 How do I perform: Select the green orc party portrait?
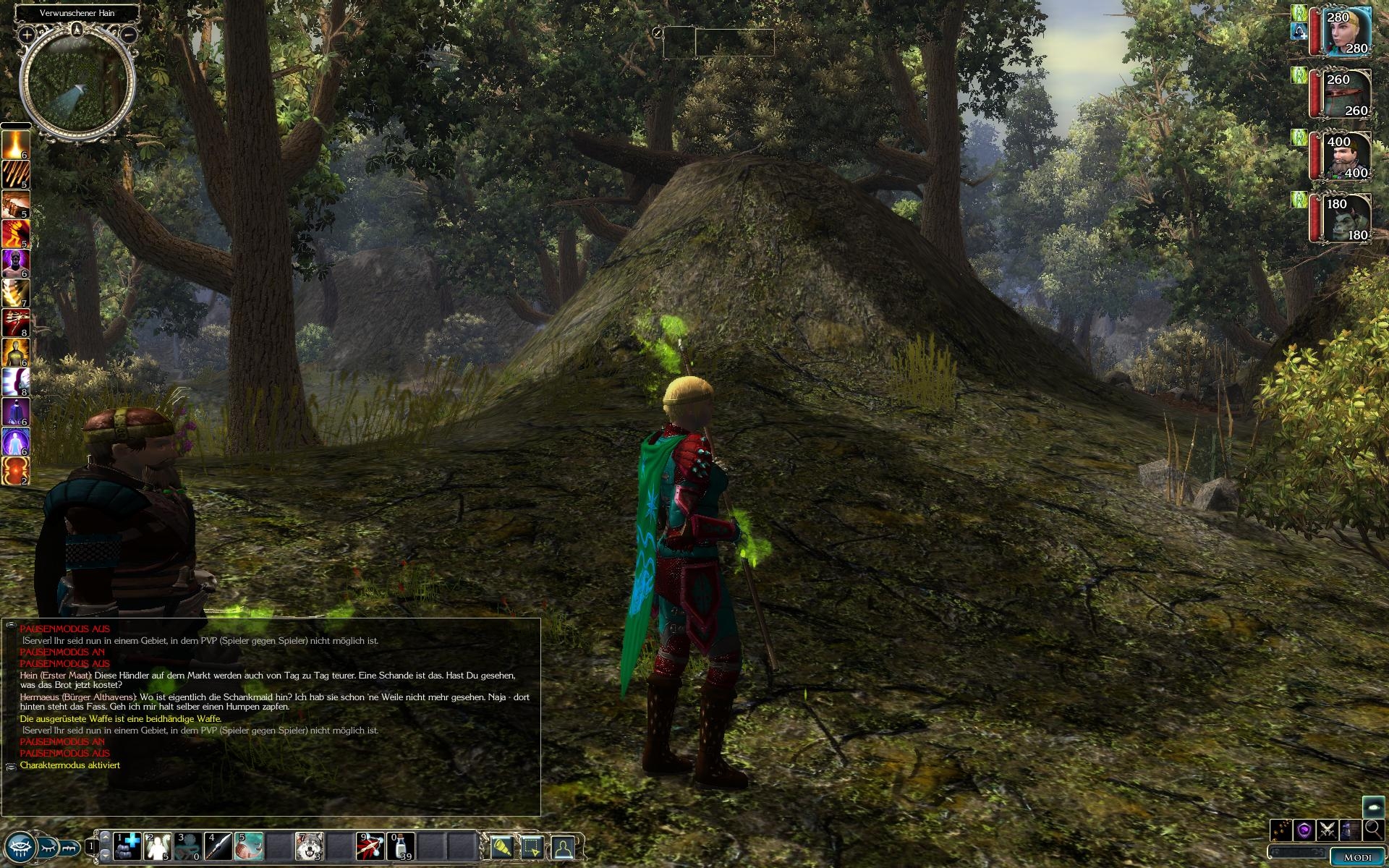1346,218
